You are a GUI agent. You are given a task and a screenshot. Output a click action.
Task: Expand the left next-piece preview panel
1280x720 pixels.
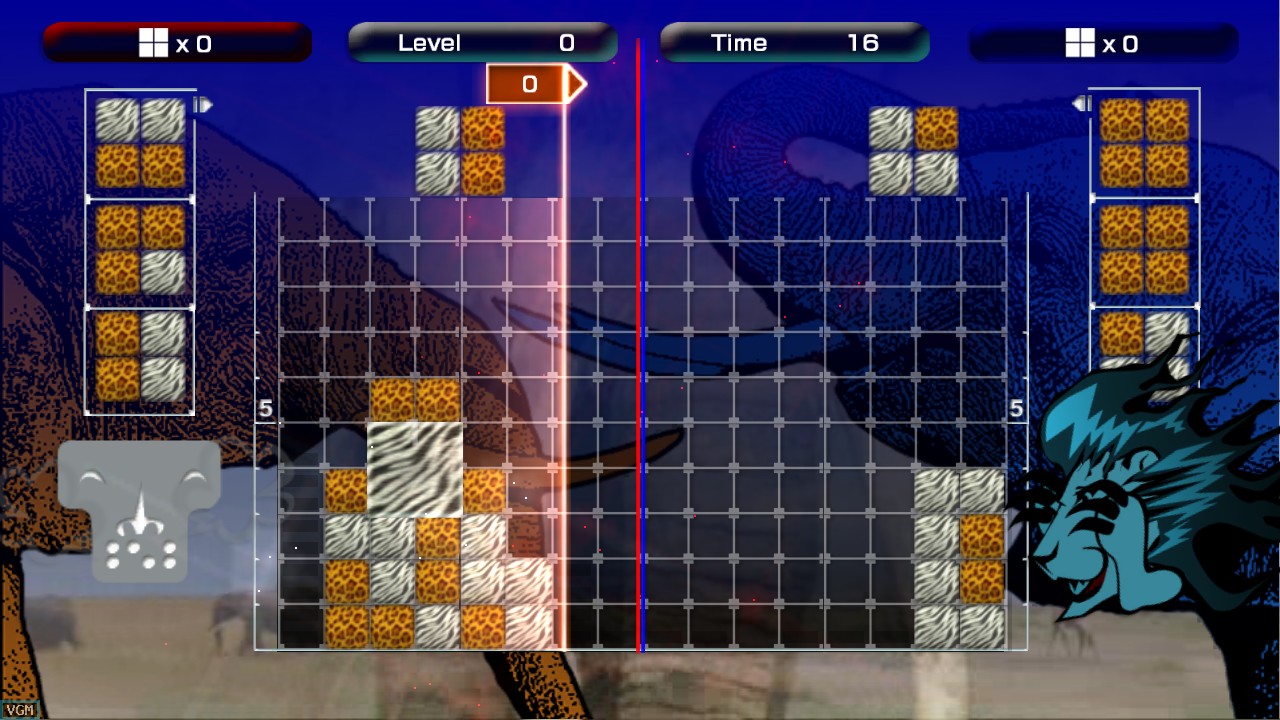point(140,250)
